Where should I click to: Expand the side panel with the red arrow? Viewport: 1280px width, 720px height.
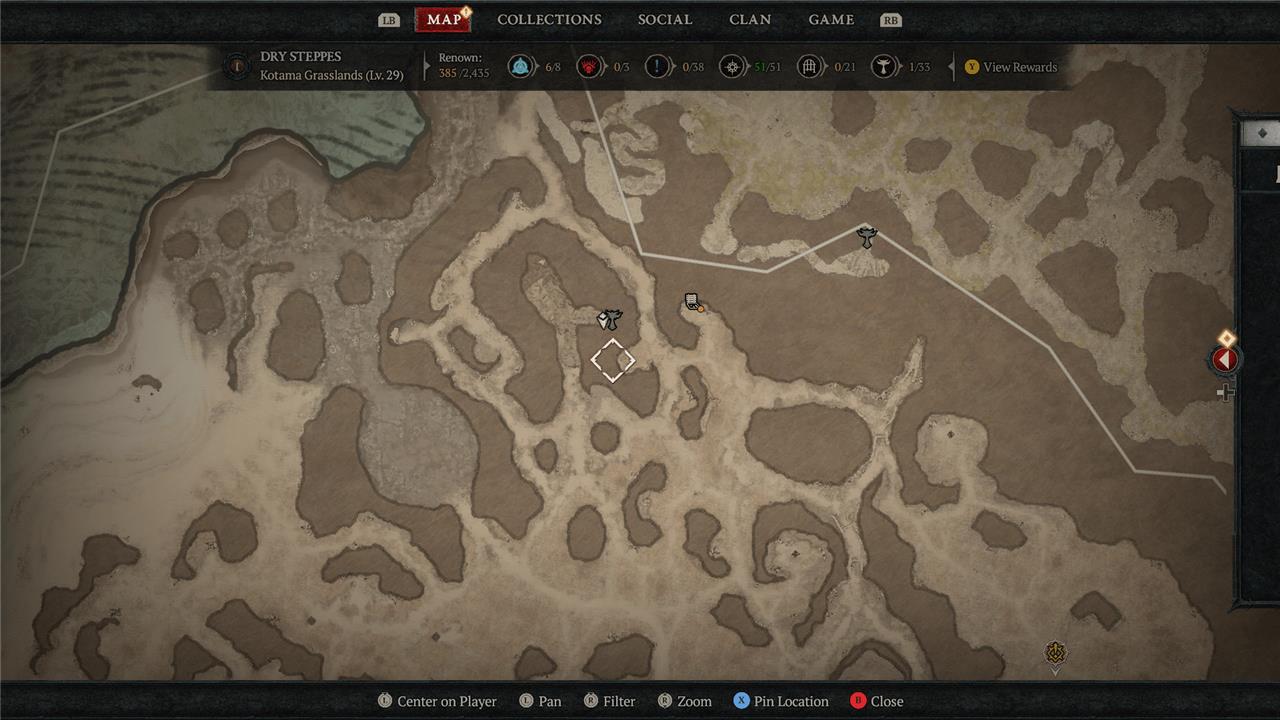point(1225,359)
